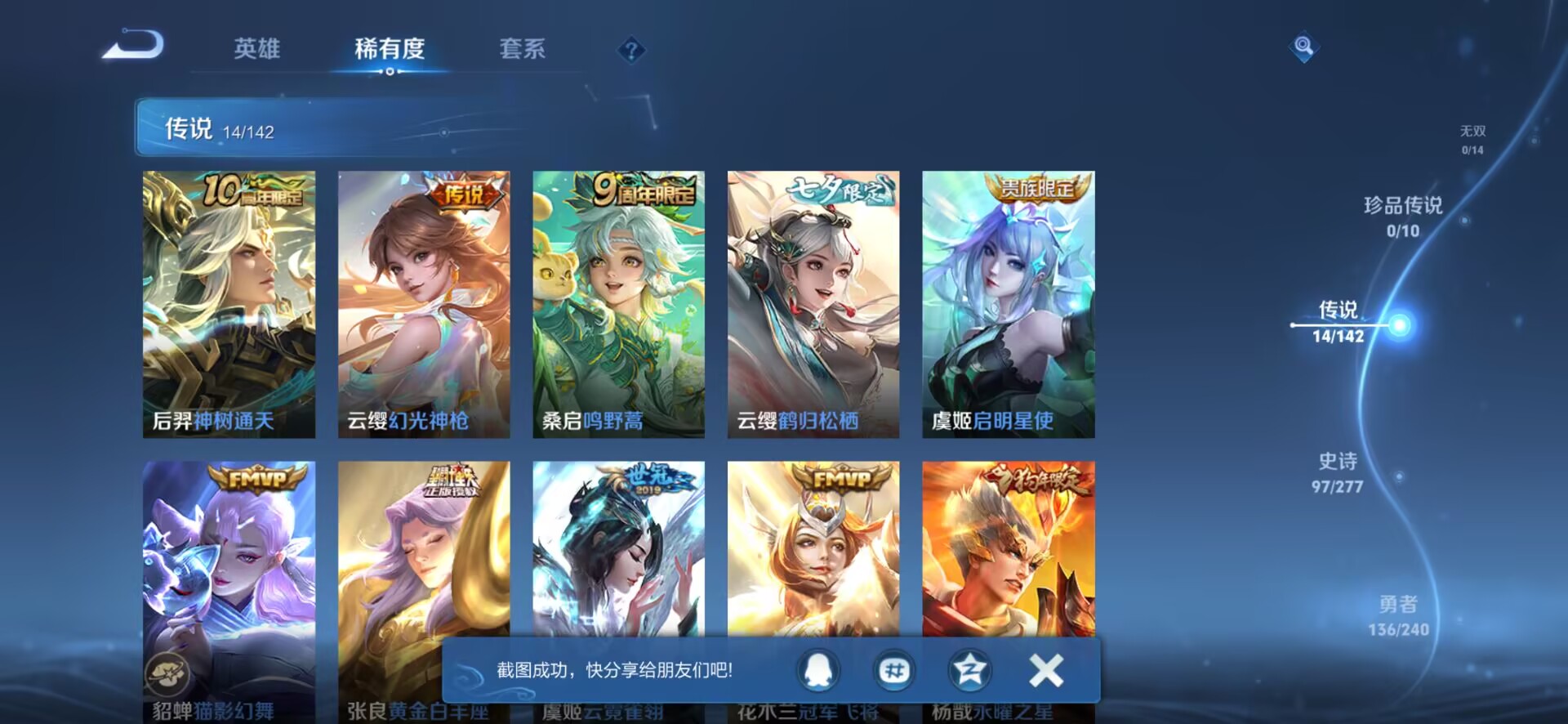This screenshot has height=724, width=1568.
Task: Open the search magnifier at top right
Action: click(x=1304, y=47)
